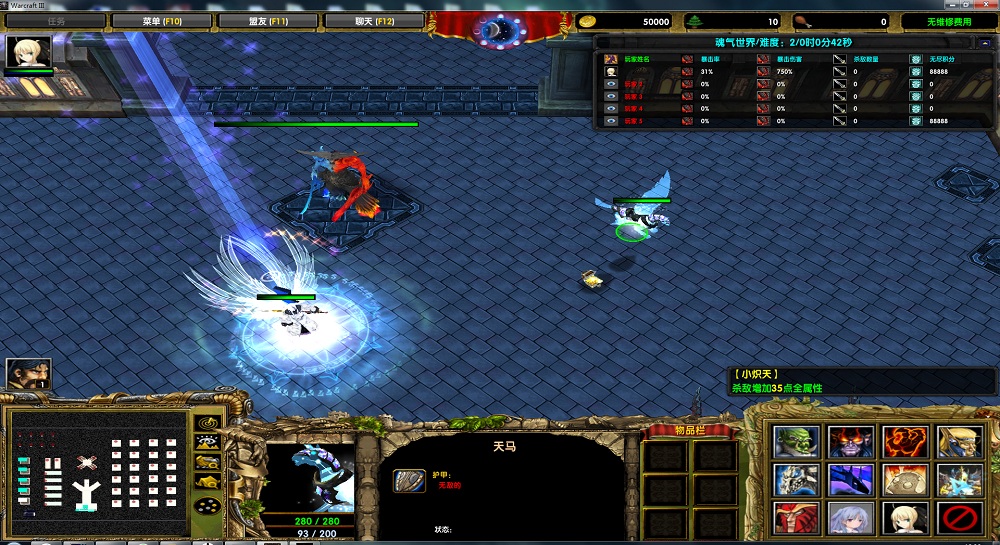Click the red cancel circle button
Viewport: 1000px width, 545px height.
click(958, 516)
